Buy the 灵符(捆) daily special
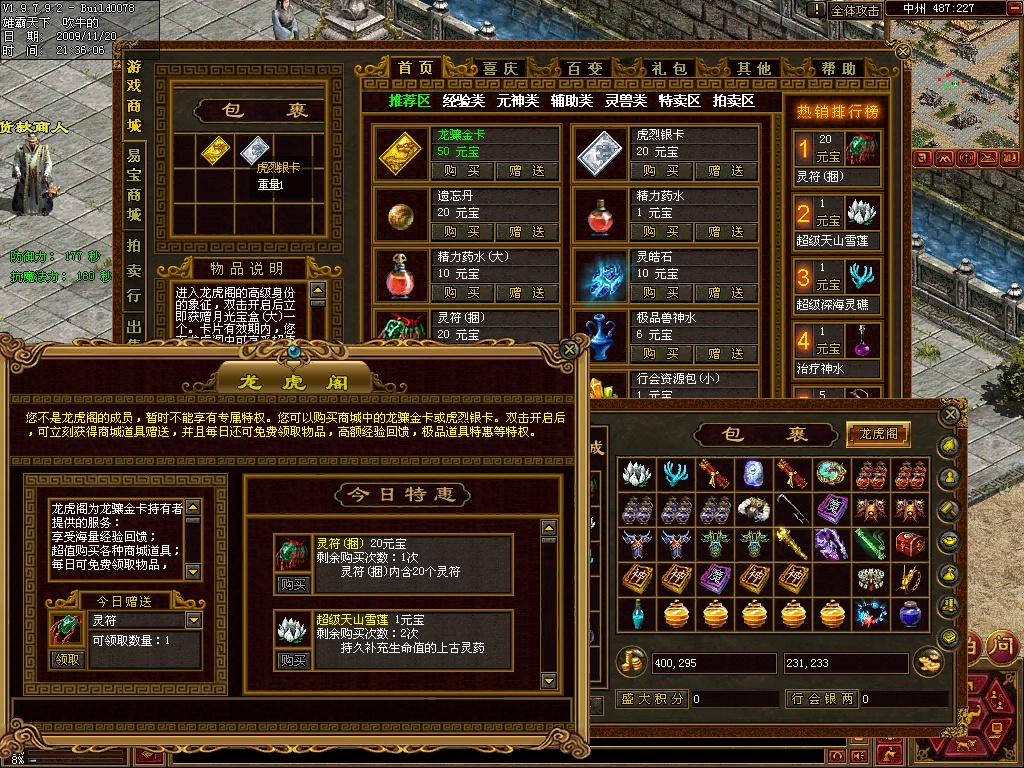The image size is (1024, 768). (x=292, y=585)
